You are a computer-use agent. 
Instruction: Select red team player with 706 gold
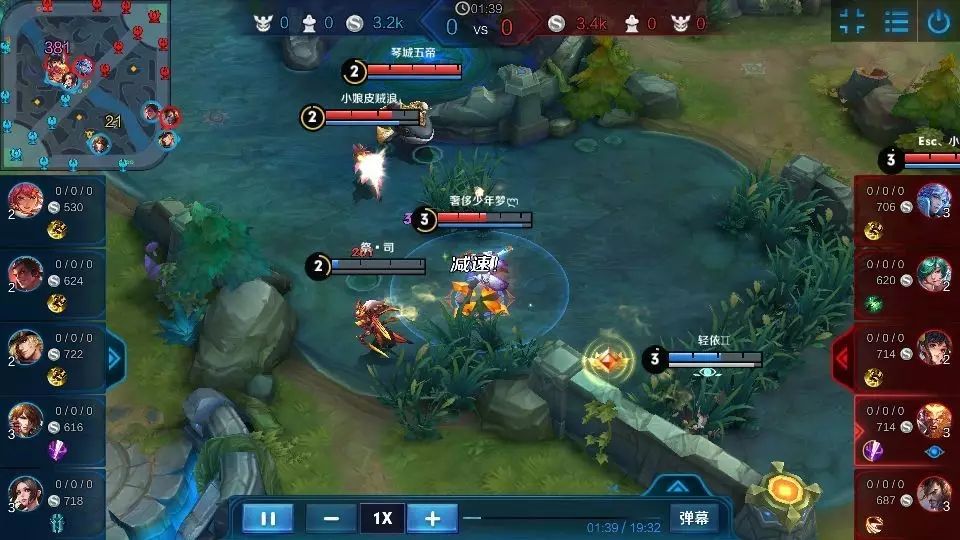pos(908,210)
